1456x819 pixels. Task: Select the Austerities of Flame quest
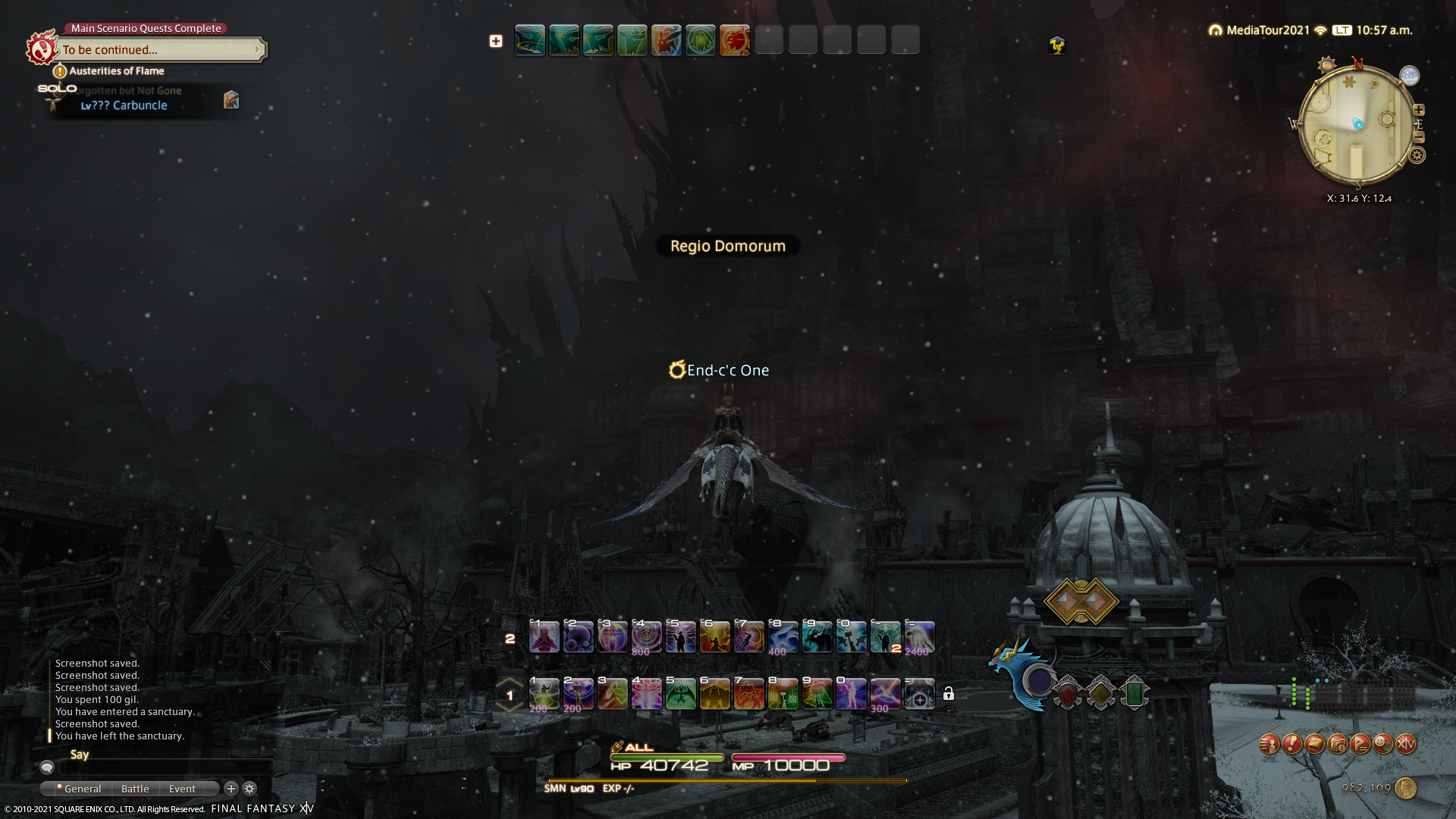116,71
